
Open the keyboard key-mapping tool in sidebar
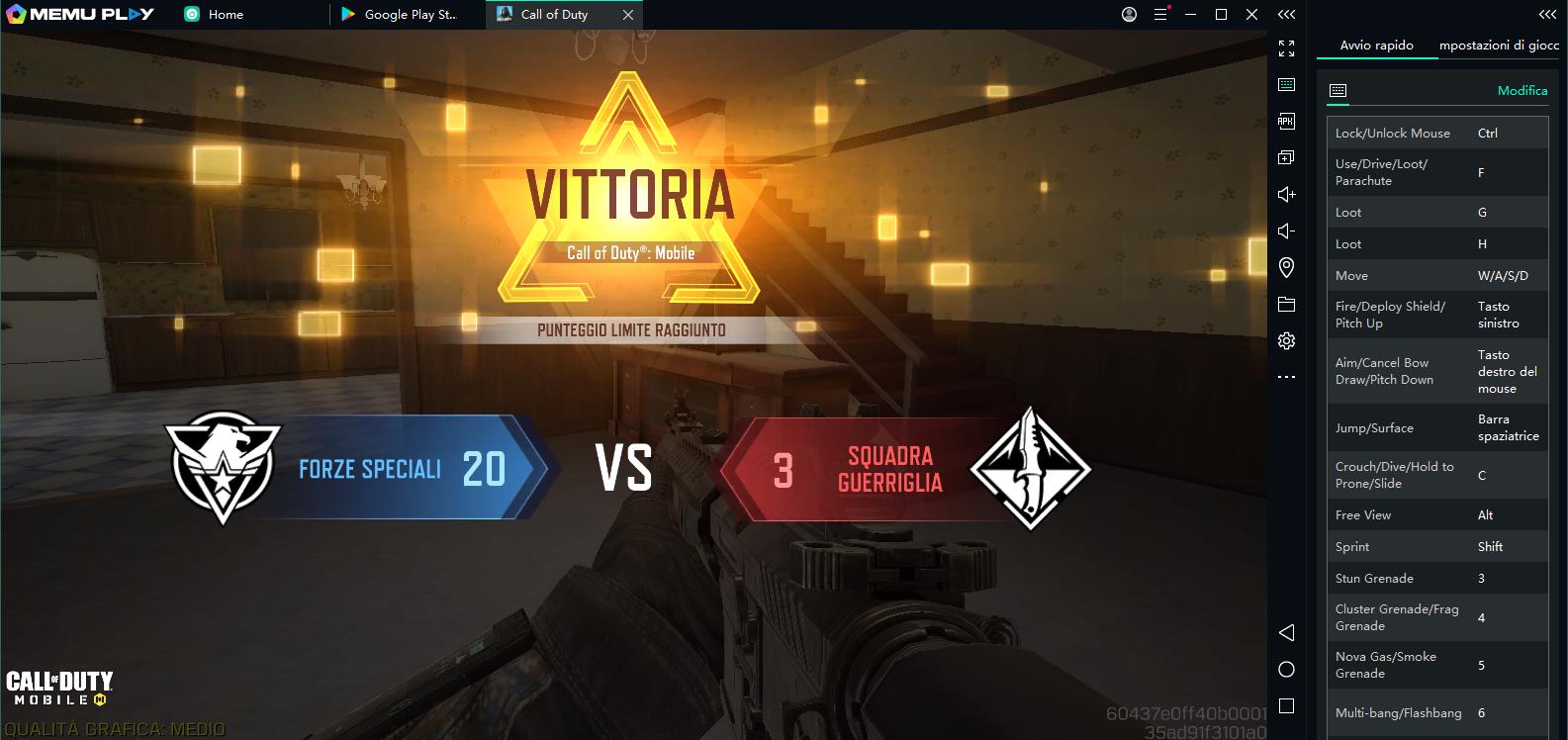[1286, 83]
